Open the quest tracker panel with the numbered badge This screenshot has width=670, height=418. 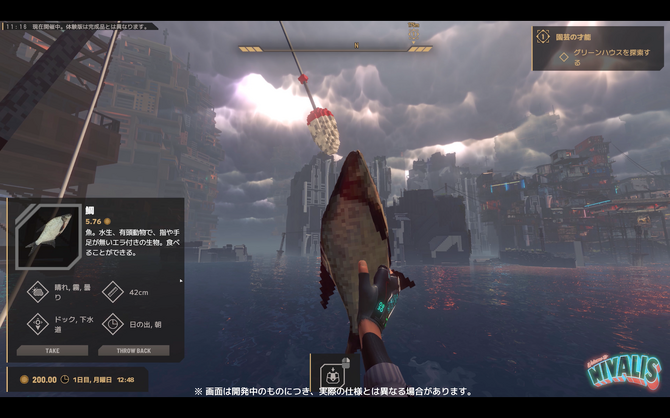coord(543,36)
